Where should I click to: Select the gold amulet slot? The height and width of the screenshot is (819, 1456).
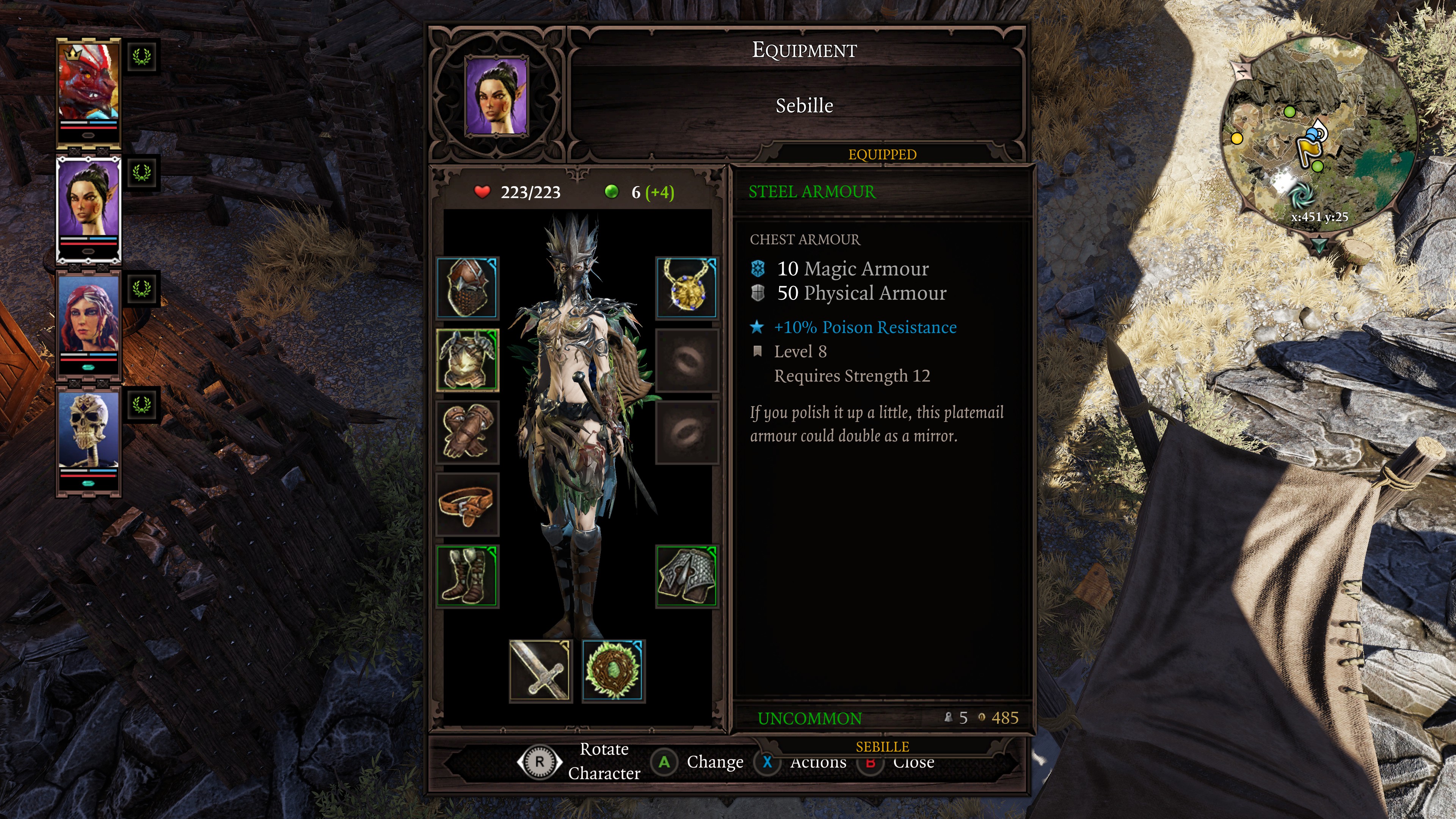click(687, 288)
